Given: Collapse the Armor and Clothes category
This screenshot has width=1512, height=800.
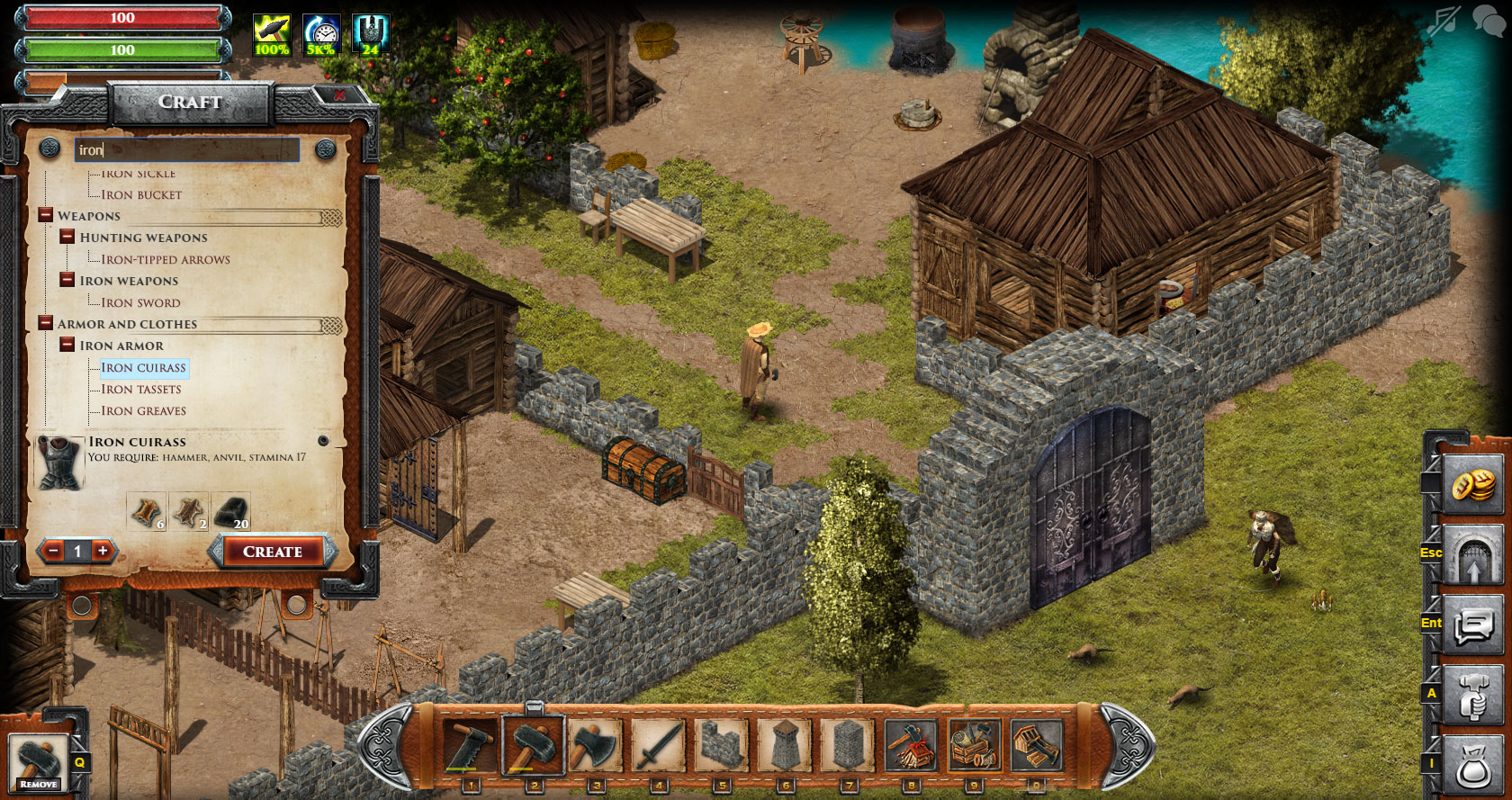Looking at the screenshot, I should point(46,323).
